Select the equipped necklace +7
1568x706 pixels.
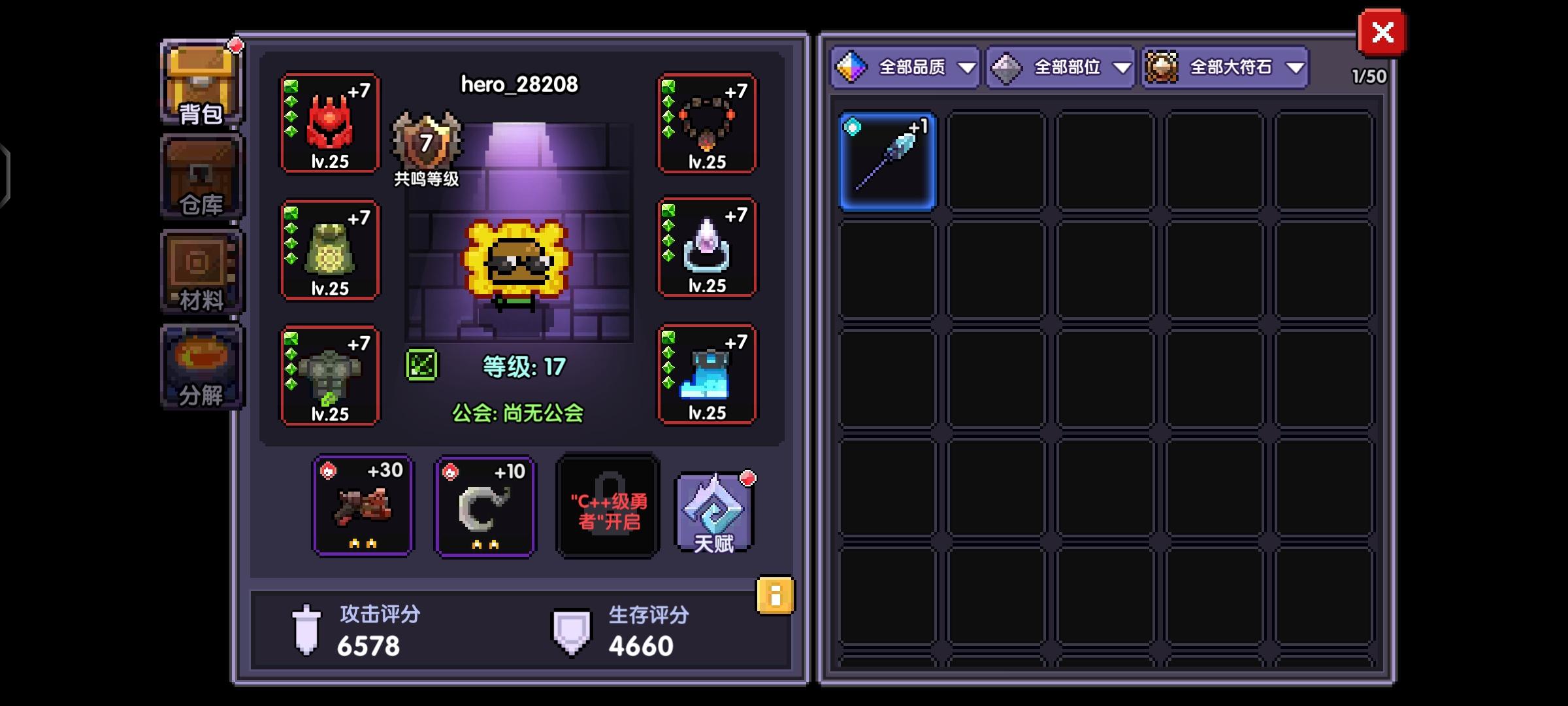click(708, 124)
